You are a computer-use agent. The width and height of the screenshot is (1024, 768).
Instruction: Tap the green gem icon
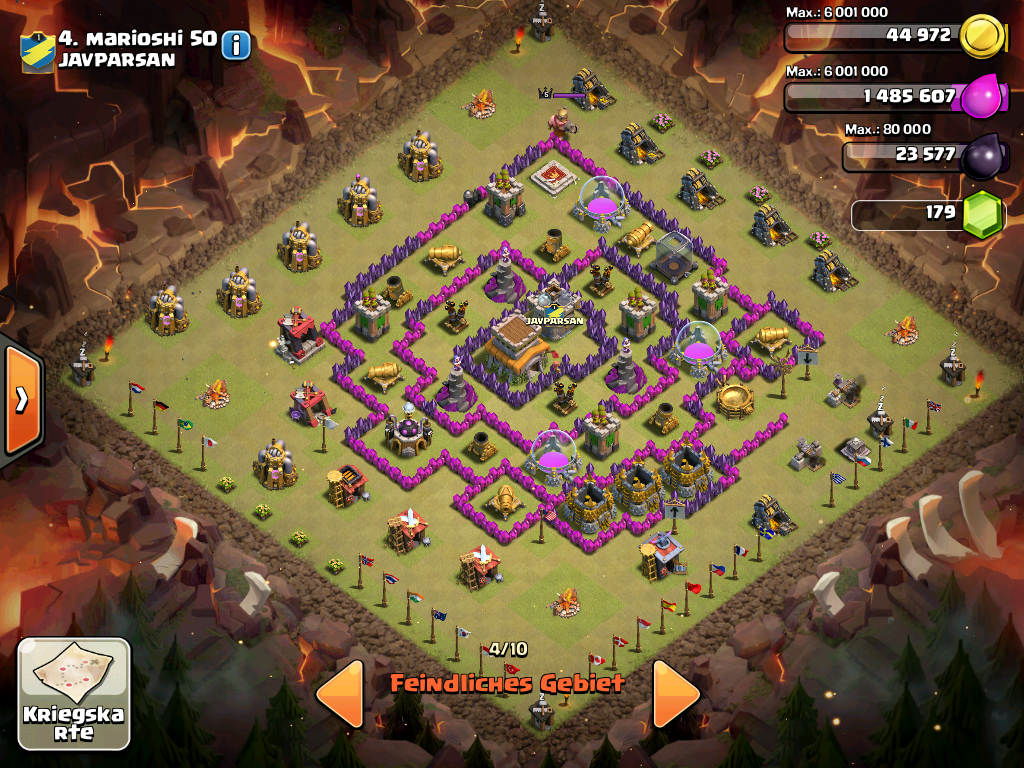coord(982,213)
